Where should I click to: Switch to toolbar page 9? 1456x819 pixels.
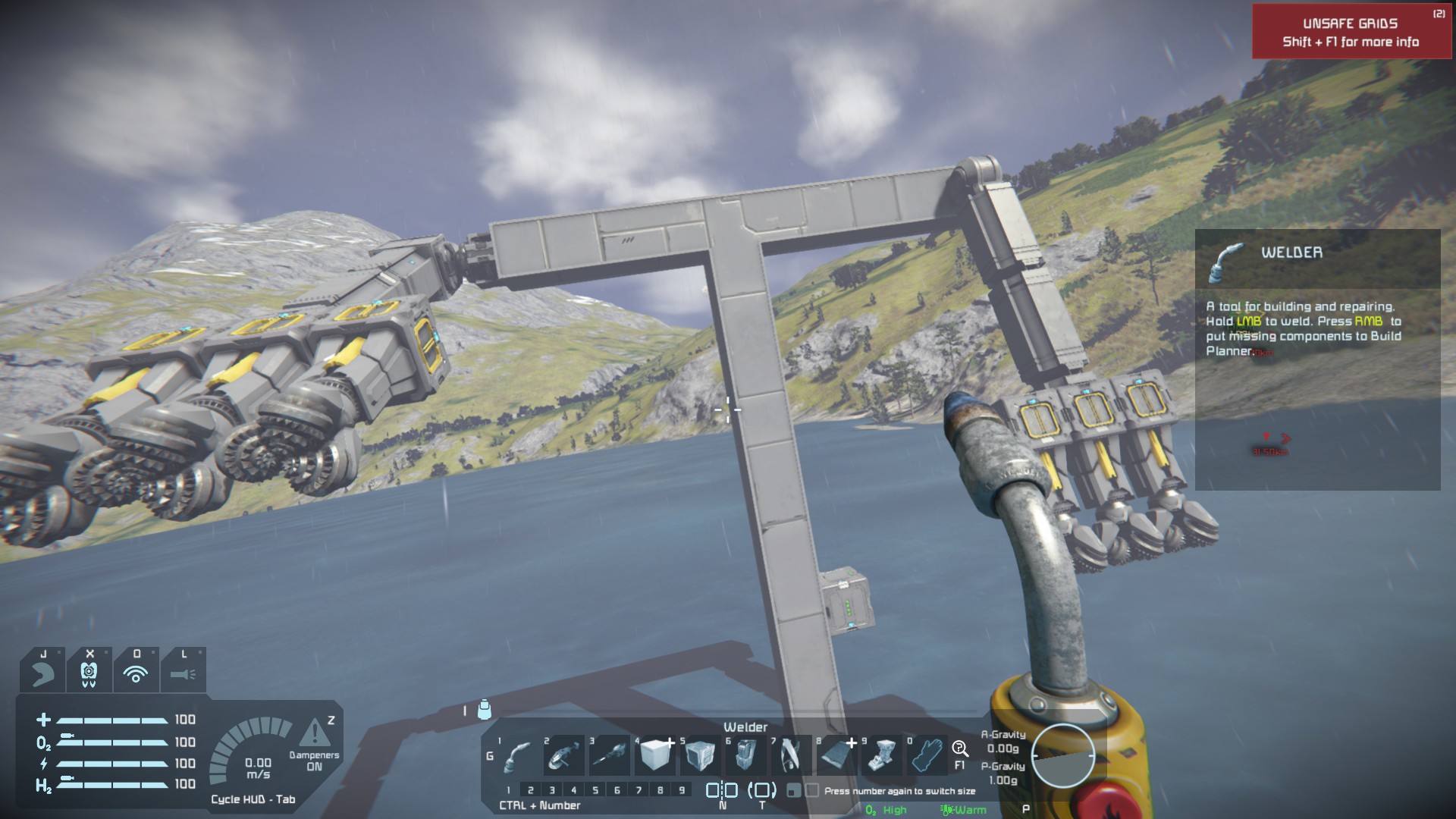(x=682, y=790)
